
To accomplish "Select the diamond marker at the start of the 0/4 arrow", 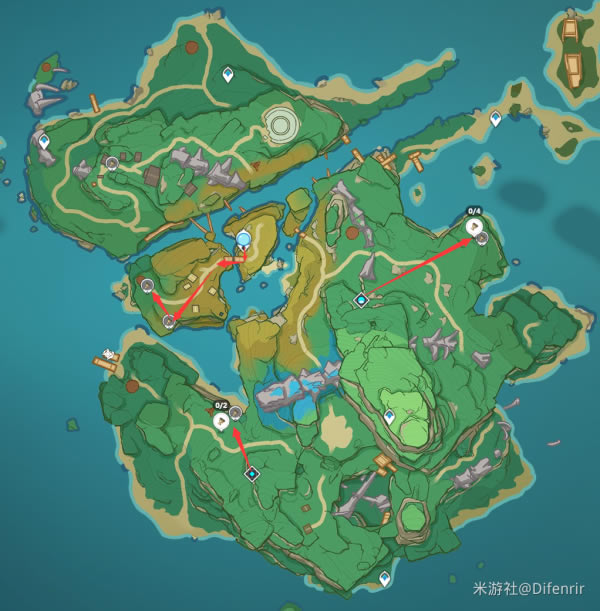I will (x=361, y=300).
